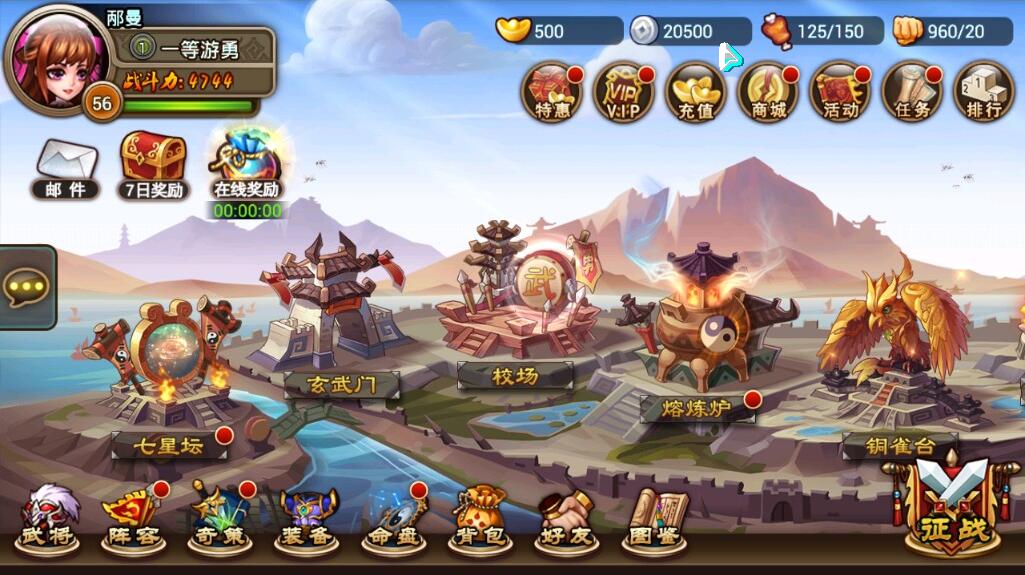The image size is (1025, 575).
Task: Open the 图鉴 codex scroll
Action: (x=655, y=520)
